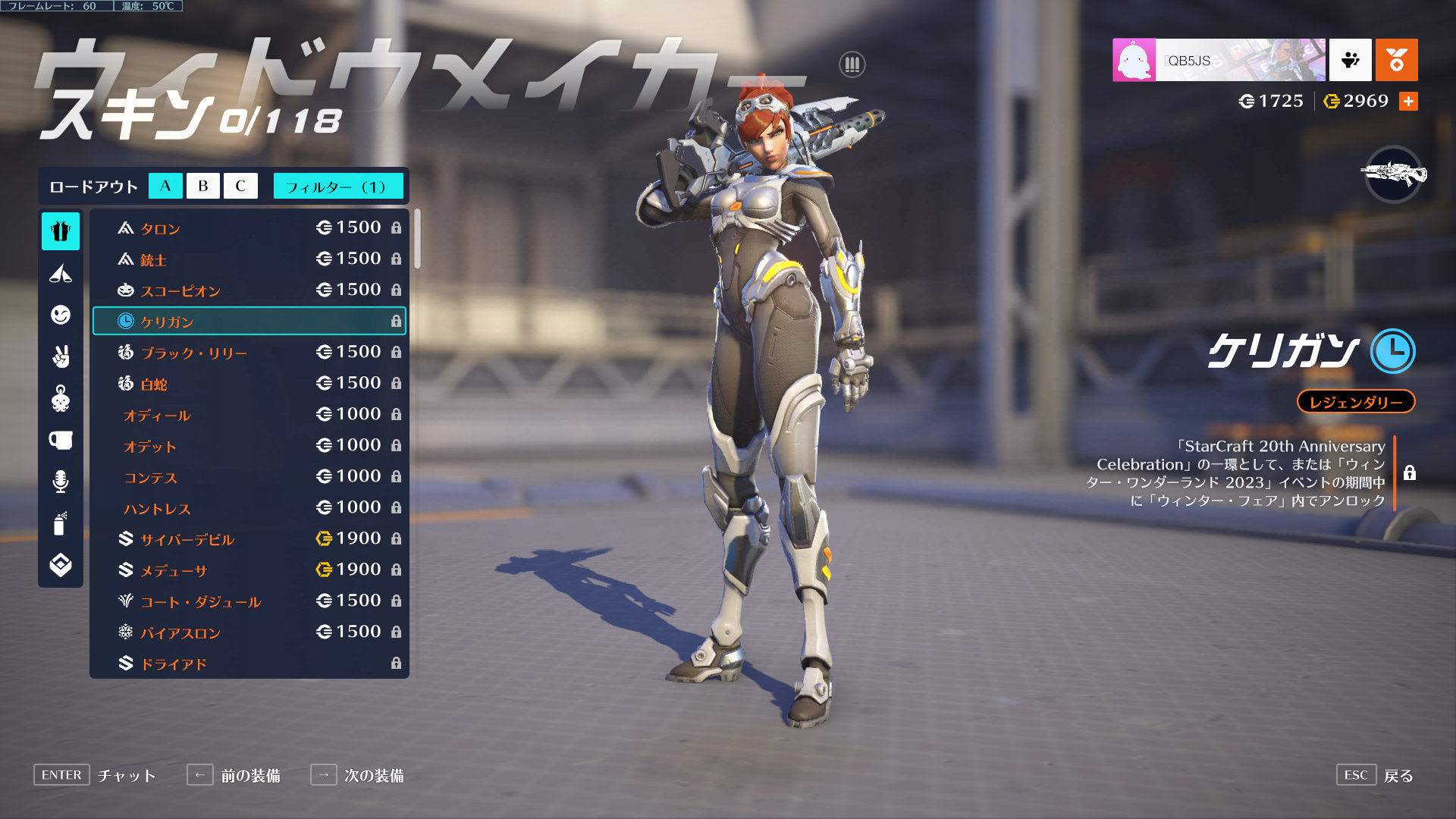Open the フィルター (1) filter menu

point(337,186)
